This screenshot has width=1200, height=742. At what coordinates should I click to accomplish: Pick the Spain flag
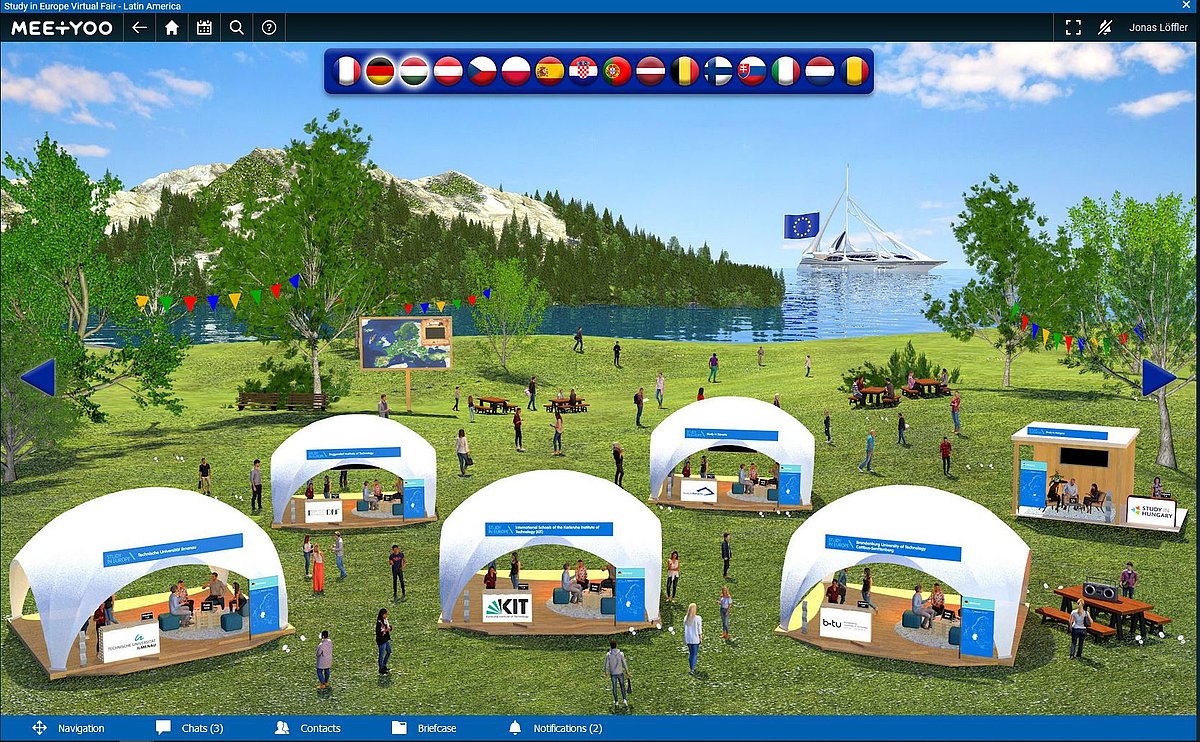point(549,71)
